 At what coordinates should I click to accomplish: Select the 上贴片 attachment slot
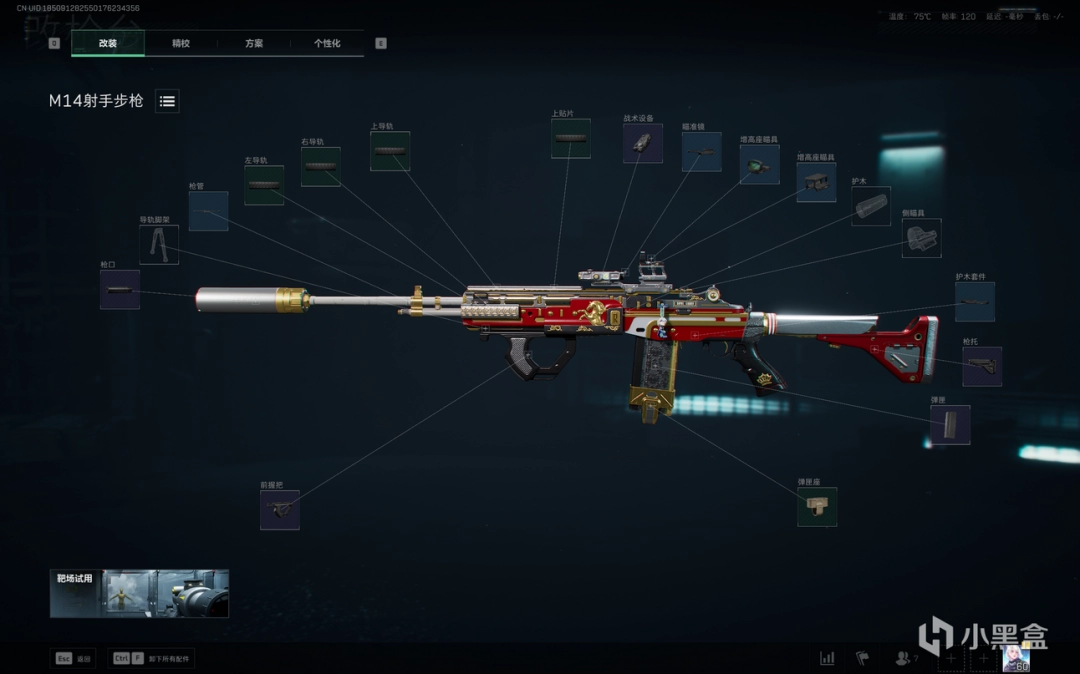(x=570, y=138)
